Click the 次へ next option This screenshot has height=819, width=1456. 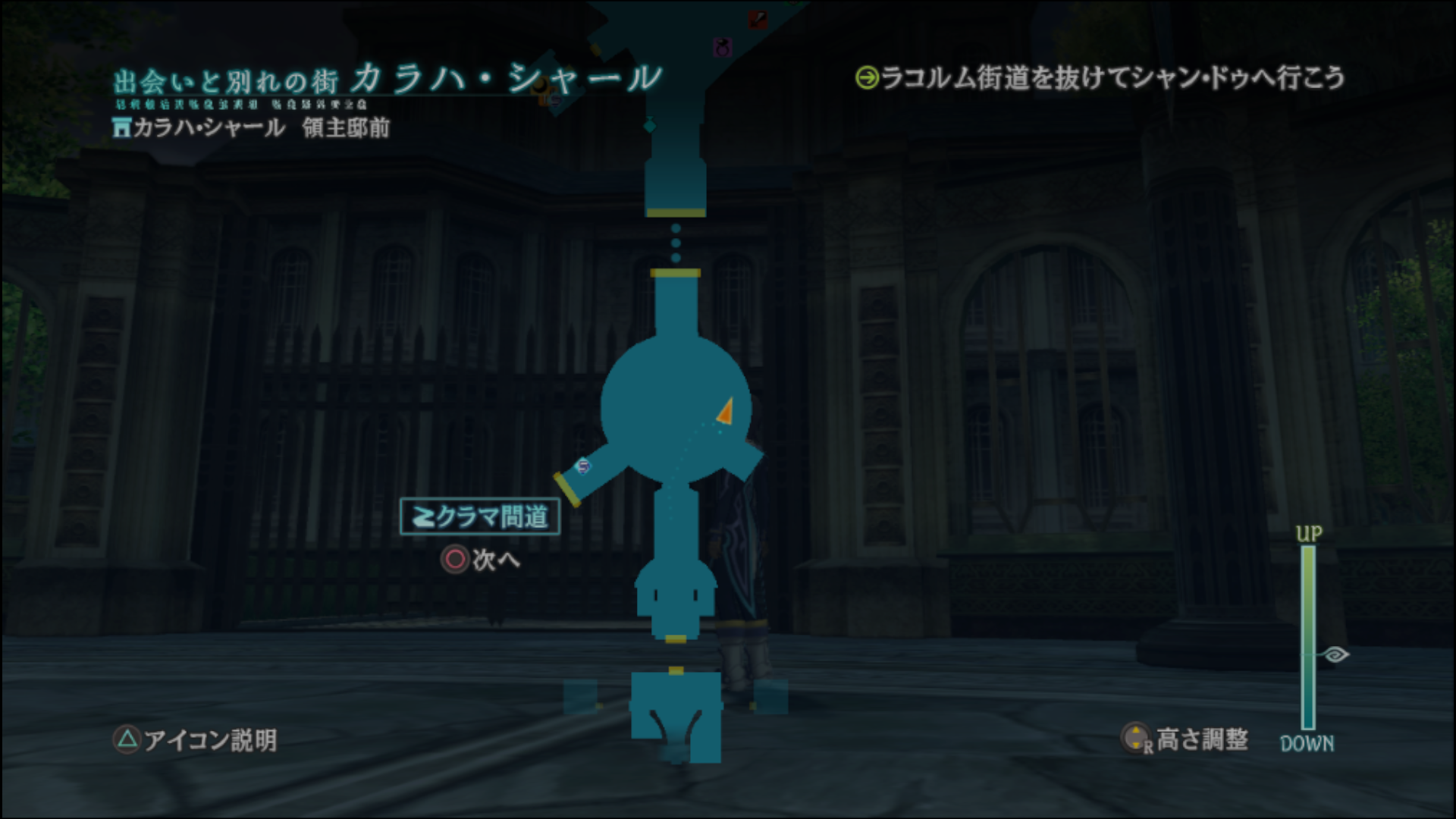(x=481, y=560)
